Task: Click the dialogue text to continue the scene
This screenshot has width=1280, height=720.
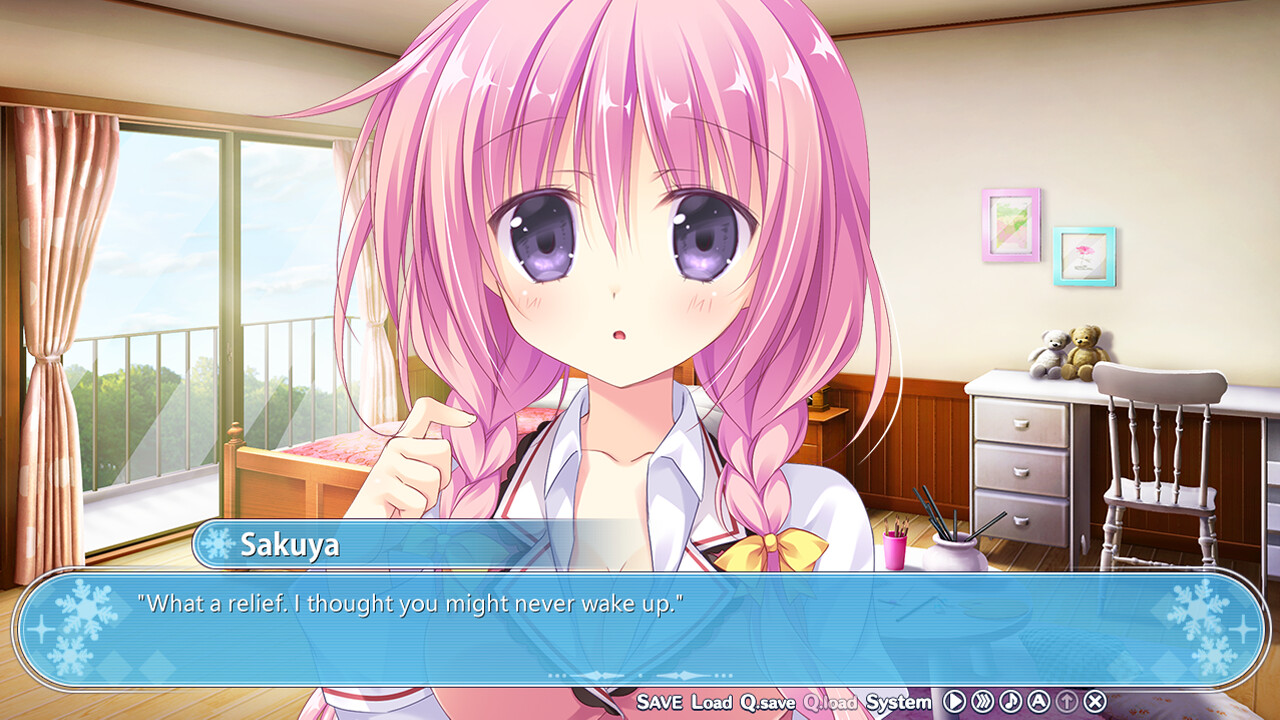Action: [412, 601]
